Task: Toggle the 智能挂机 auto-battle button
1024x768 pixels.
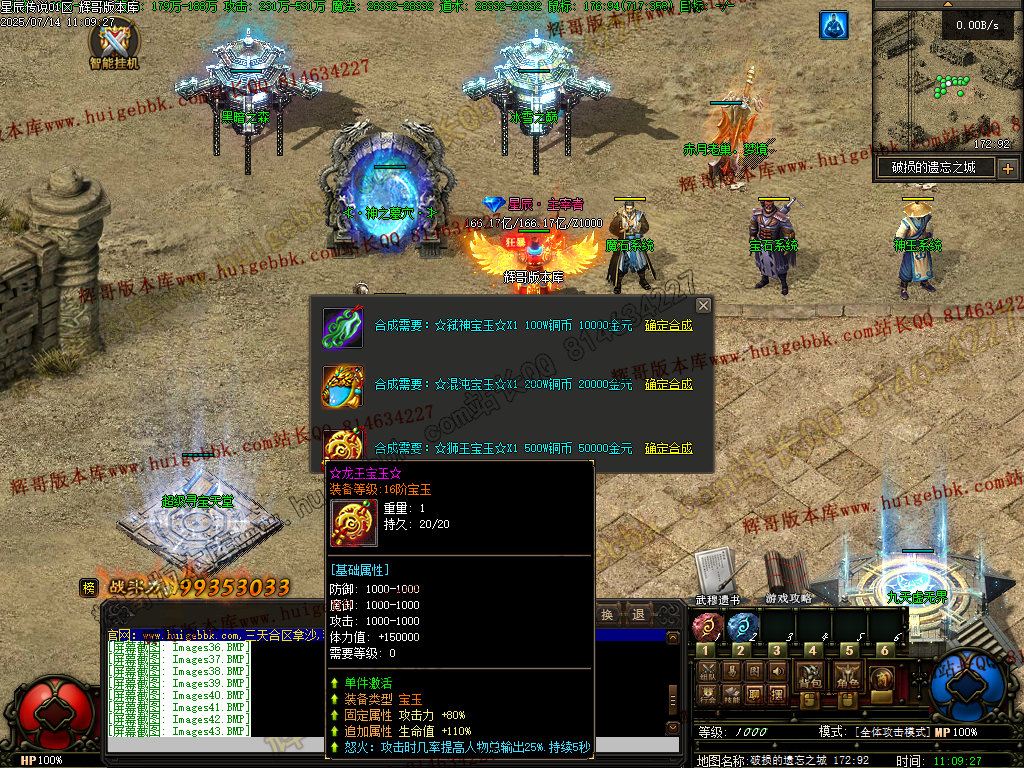Action: [x=113, y=44]
